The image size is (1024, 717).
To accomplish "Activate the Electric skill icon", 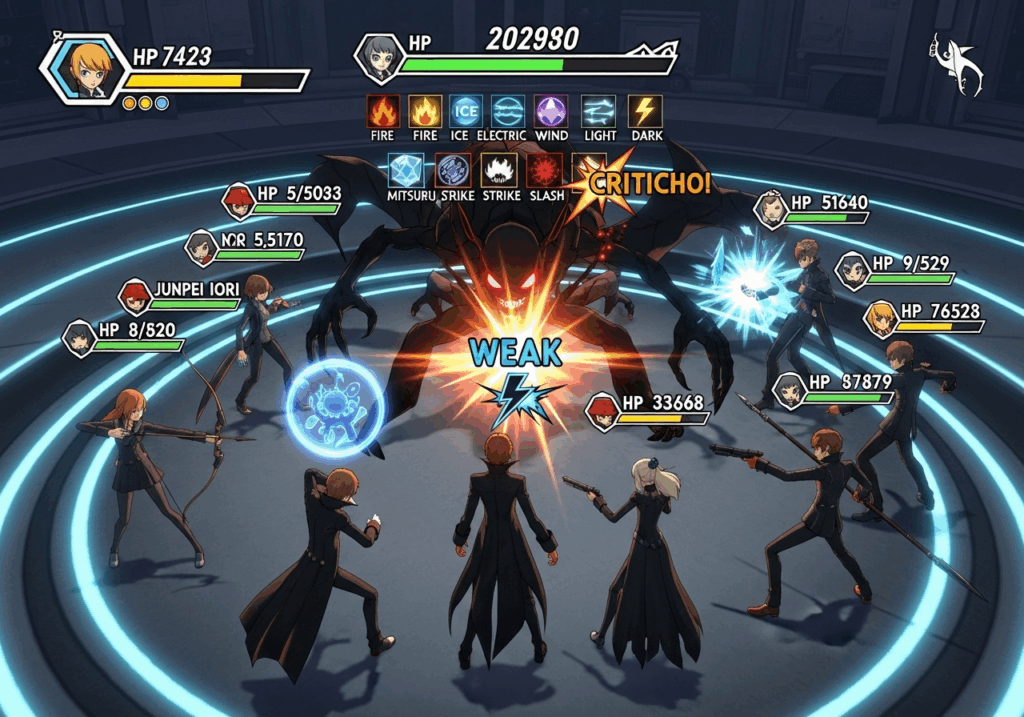I will [507, 110].
